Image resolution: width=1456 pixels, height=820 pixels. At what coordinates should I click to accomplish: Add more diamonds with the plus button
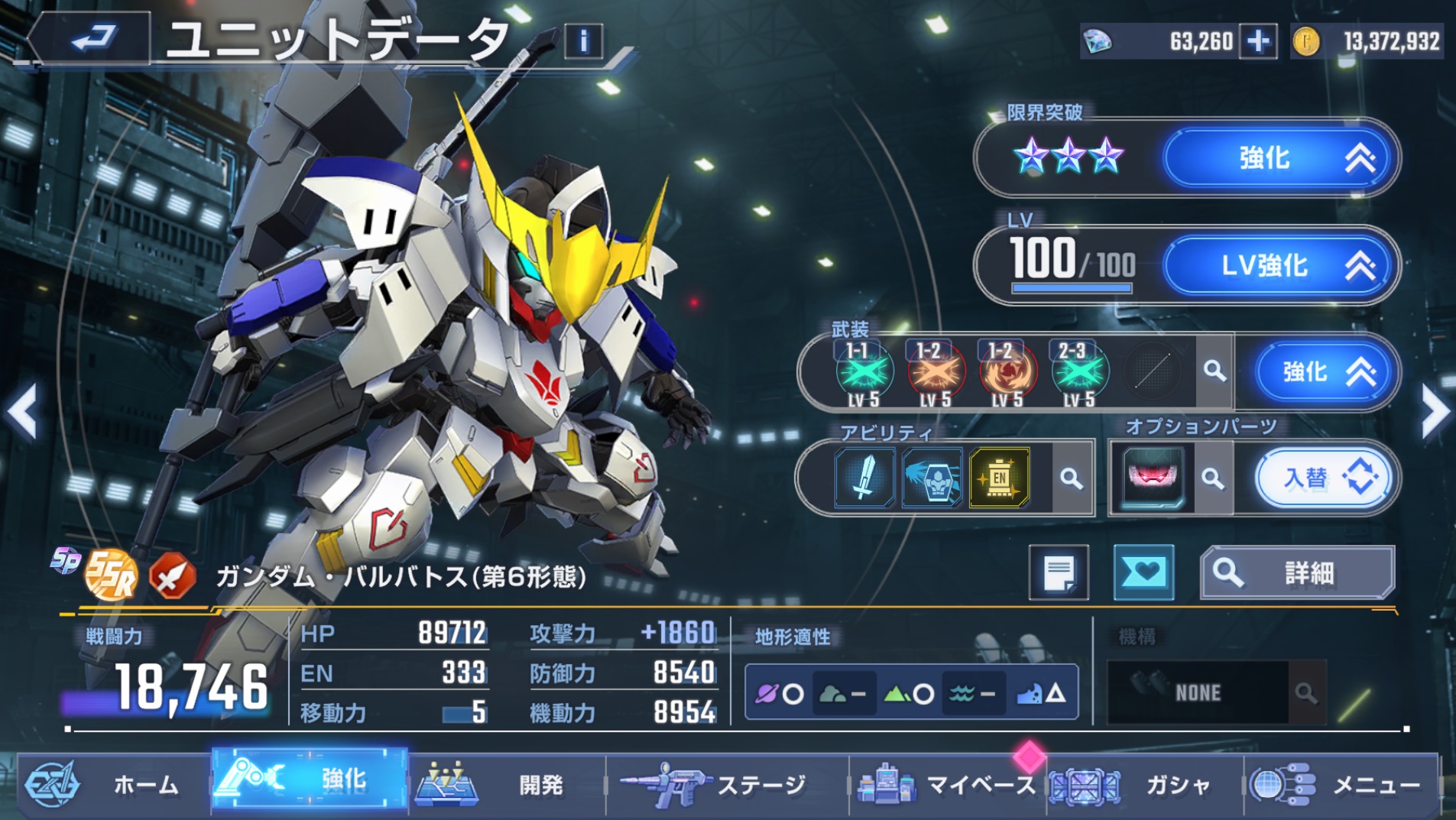pyautogui.click(x=1258, y=41)
